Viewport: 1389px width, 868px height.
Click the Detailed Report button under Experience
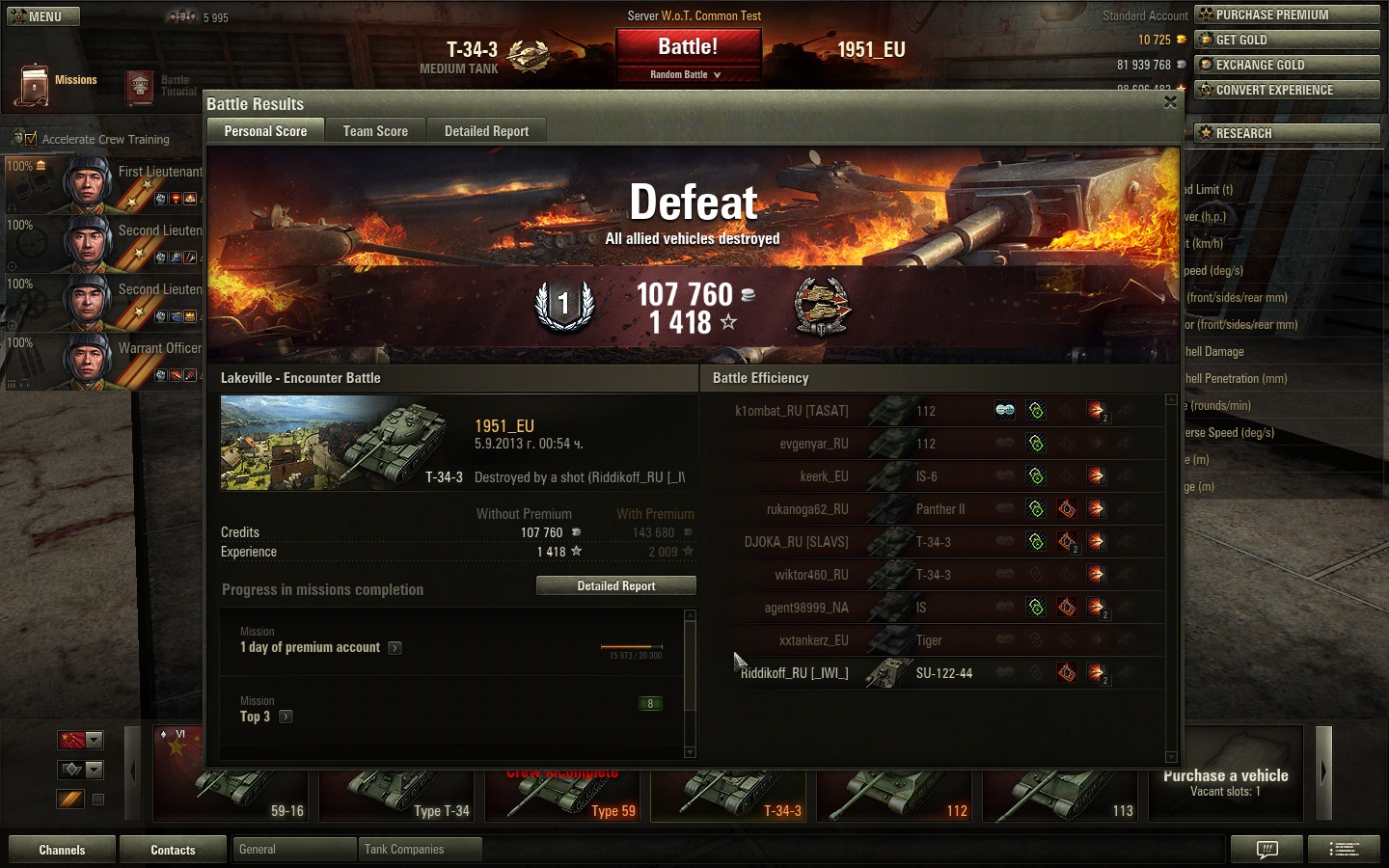tap(615, 585)
